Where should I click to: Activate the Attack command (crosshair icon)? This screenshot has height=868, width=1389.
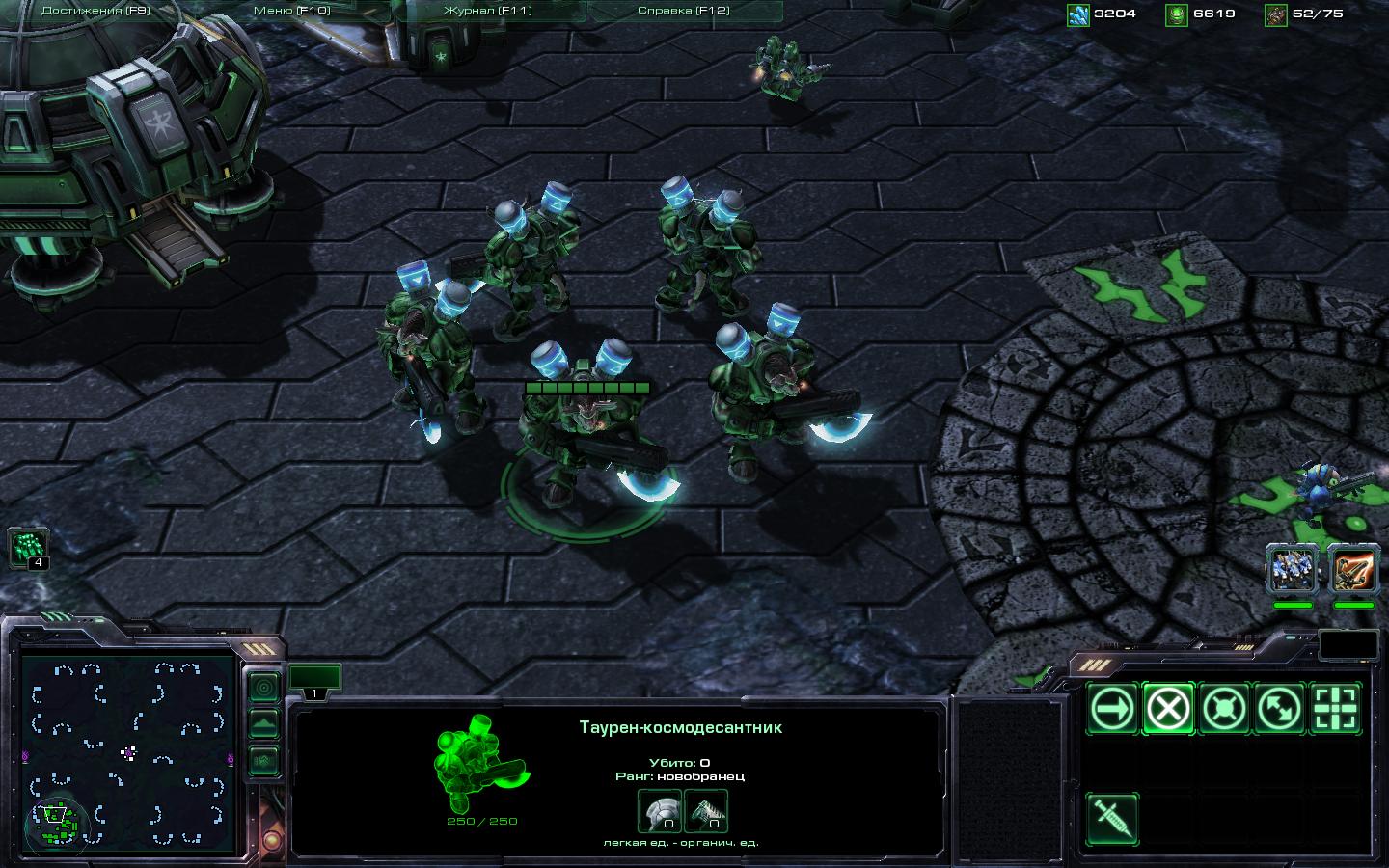click(1336, 709)
